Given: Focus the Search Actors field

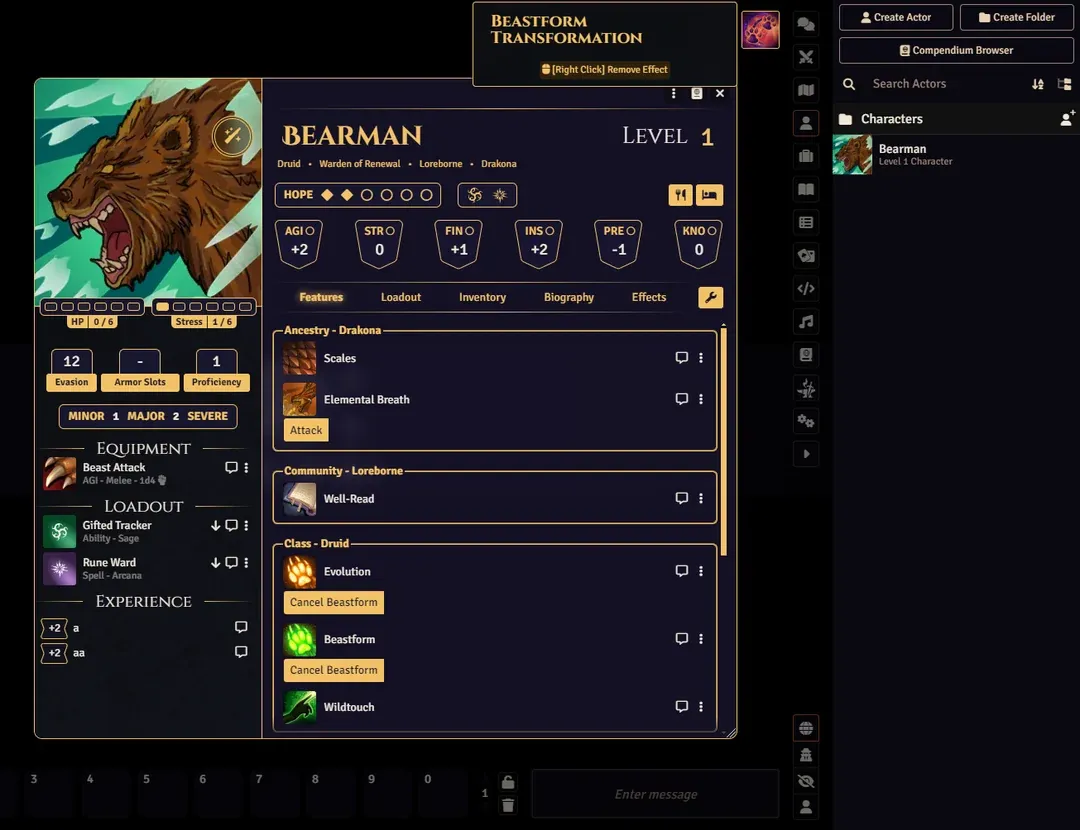Looking at the screenshot, I should coord(945,84).
